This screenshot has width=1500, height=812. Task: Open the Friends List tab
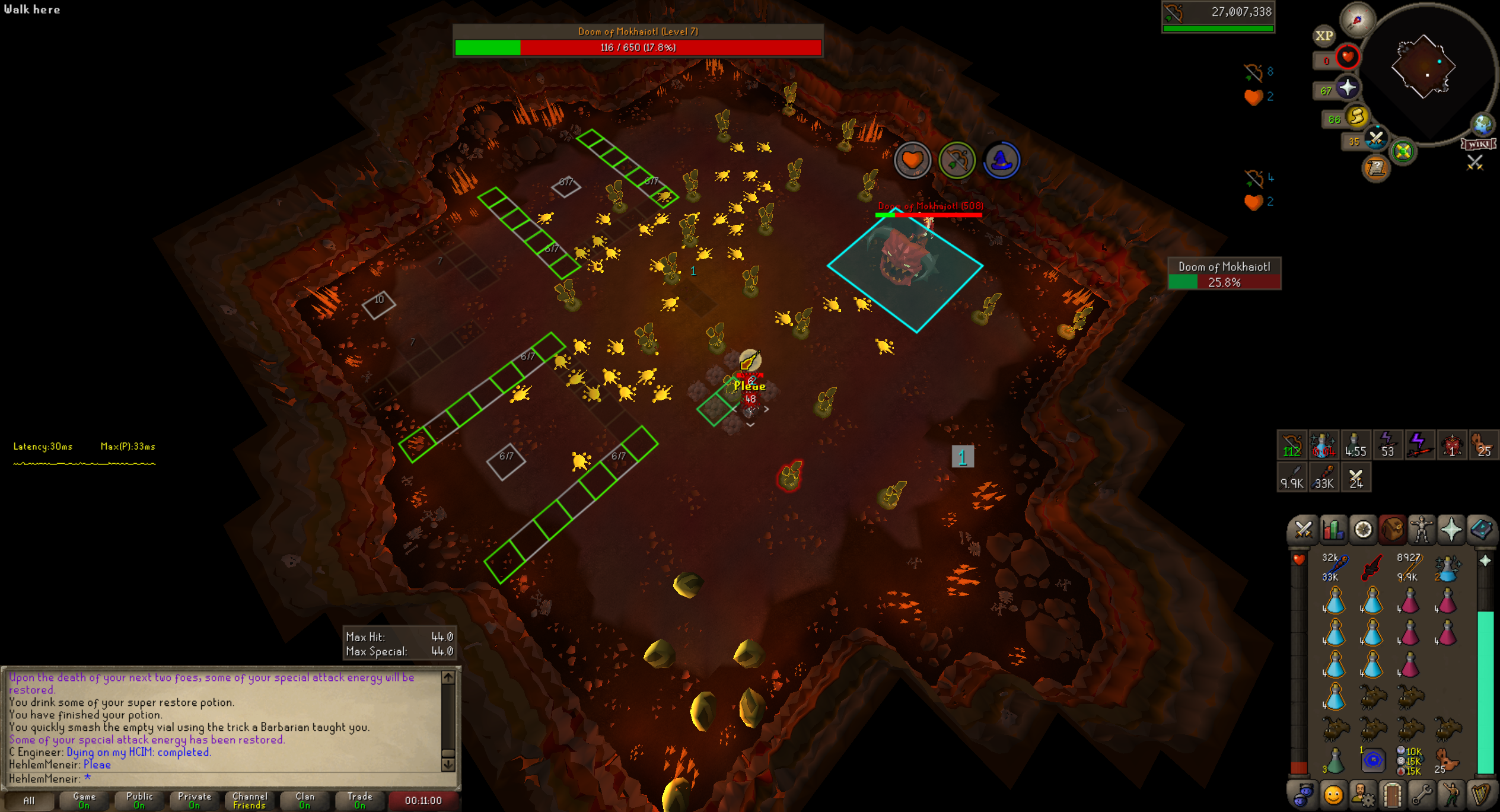[1333, 795]
